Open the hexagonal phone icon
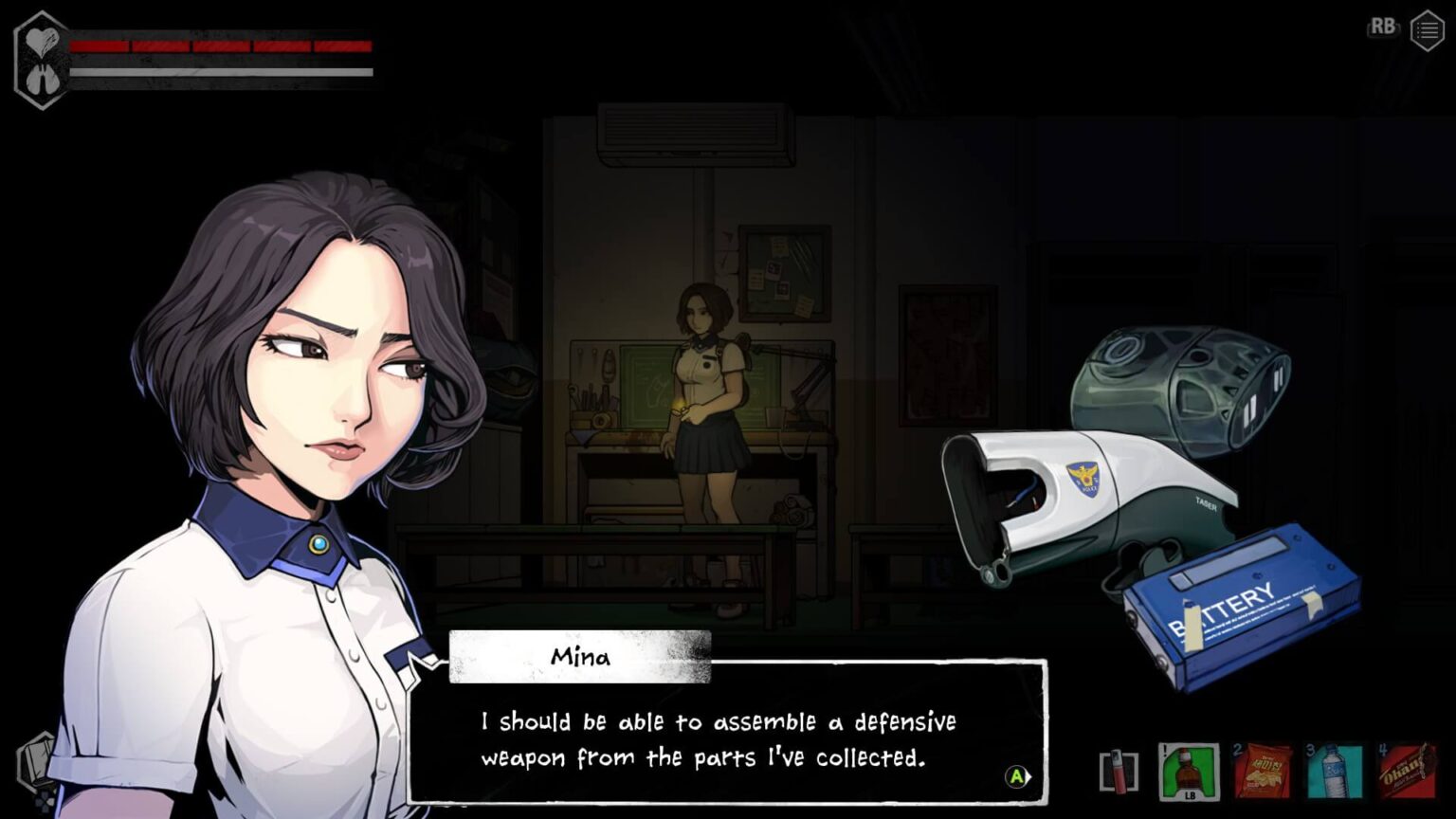Screen dimensions: 1456x819 36,761
